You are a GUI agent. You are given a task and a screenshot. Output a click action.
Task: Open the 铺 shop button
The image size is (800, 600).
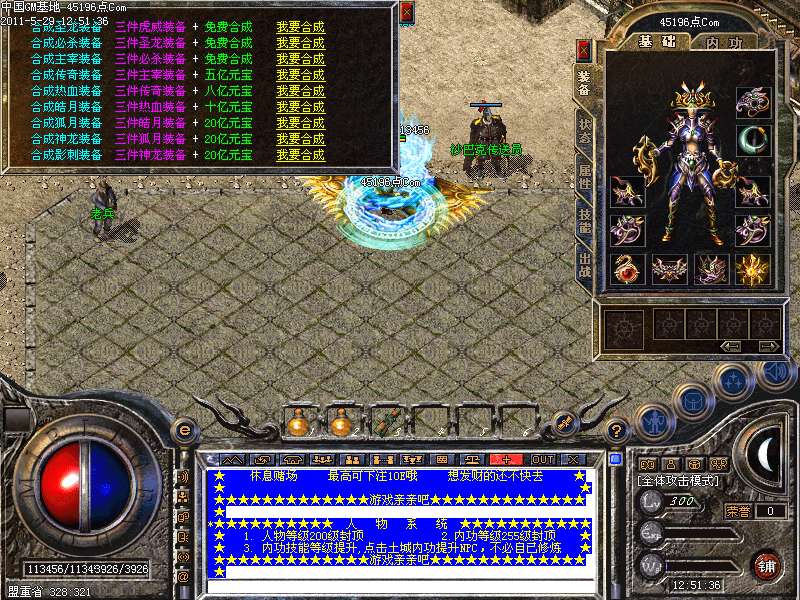tap(767, 564)
